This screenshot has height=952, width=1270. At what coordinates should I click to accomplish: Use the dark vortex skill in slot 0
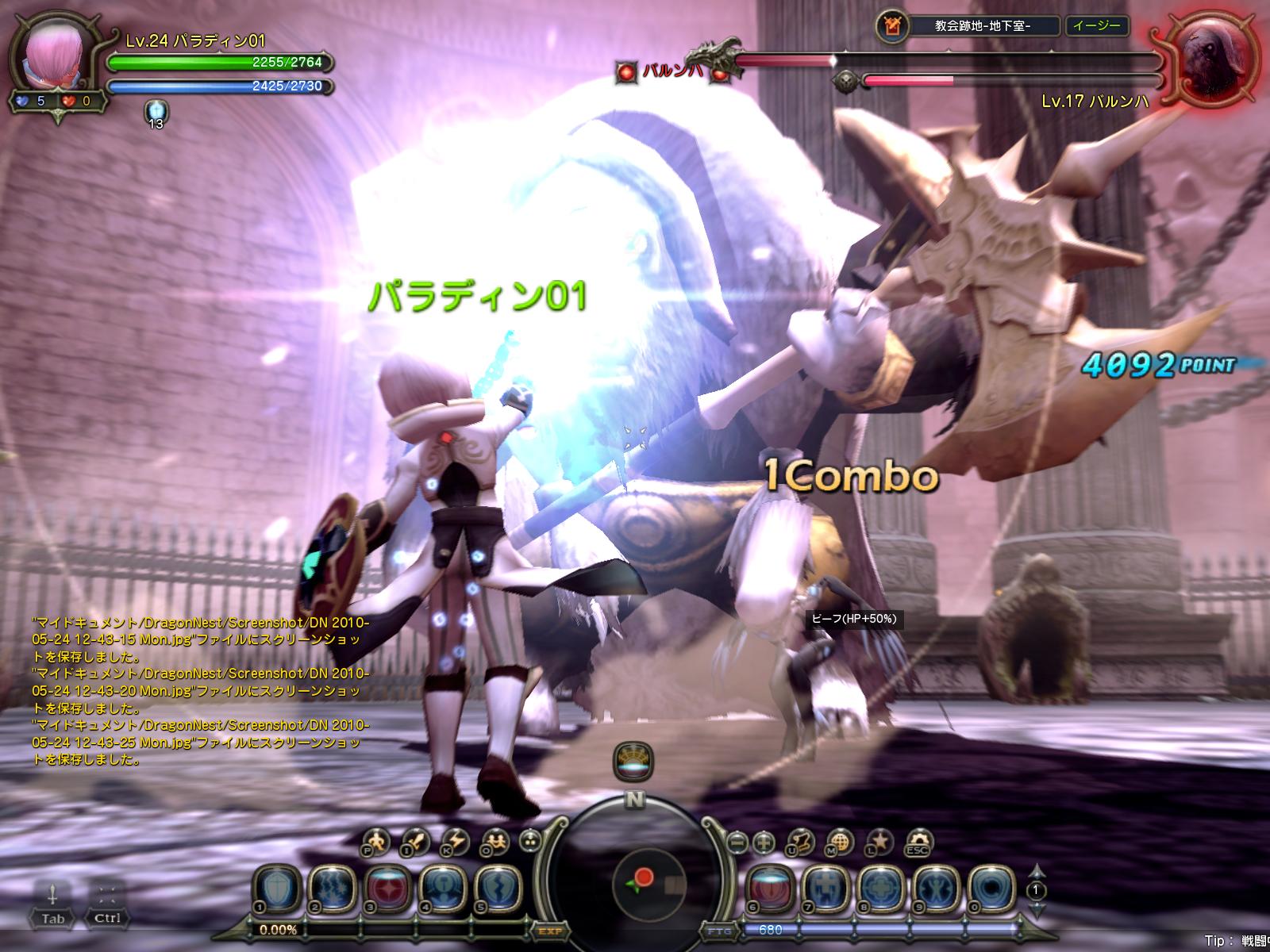pyautogui.click(x=991, y=885)
